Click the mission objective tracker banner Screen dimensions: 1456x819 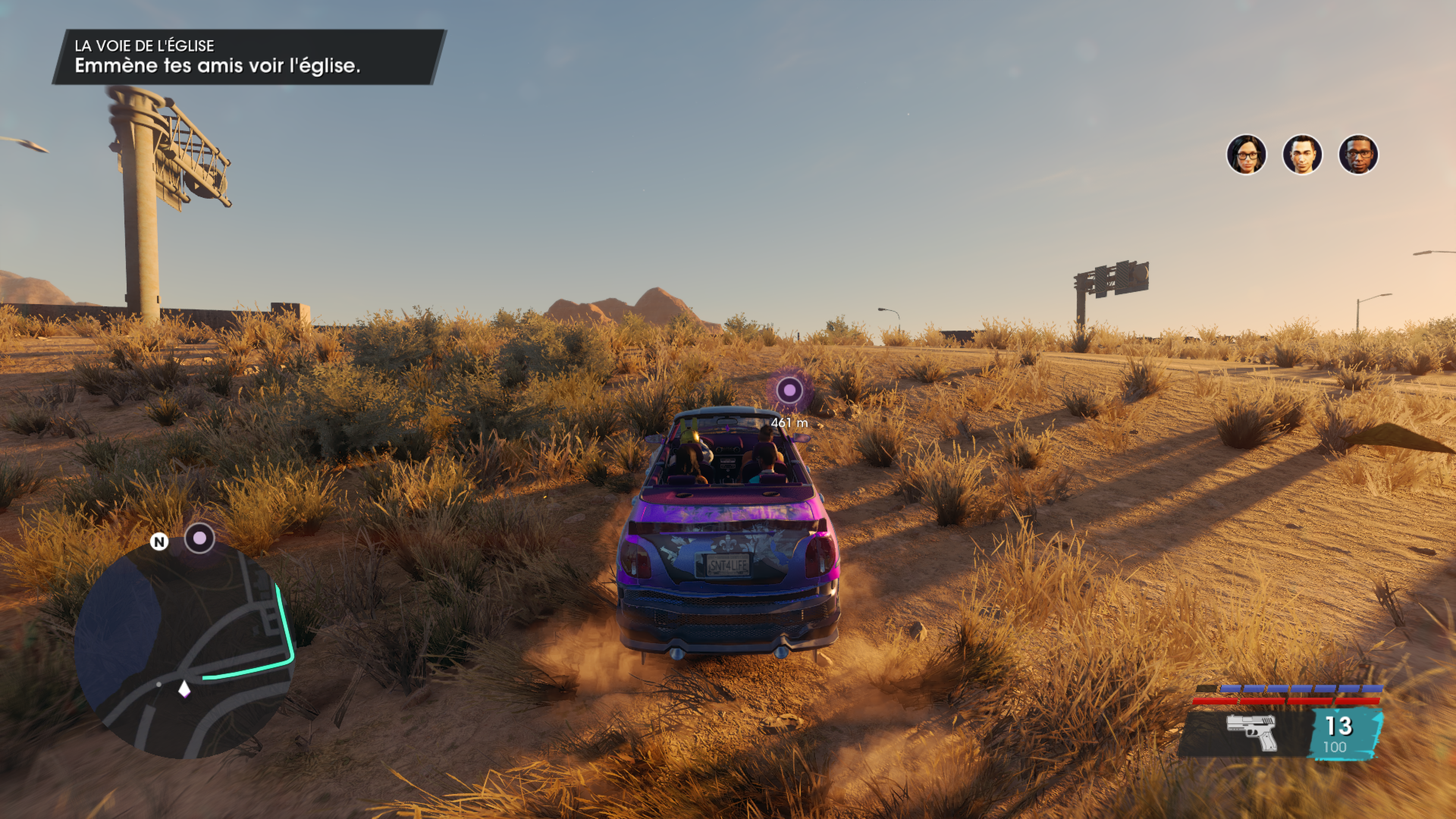click(x=249, y=57)
